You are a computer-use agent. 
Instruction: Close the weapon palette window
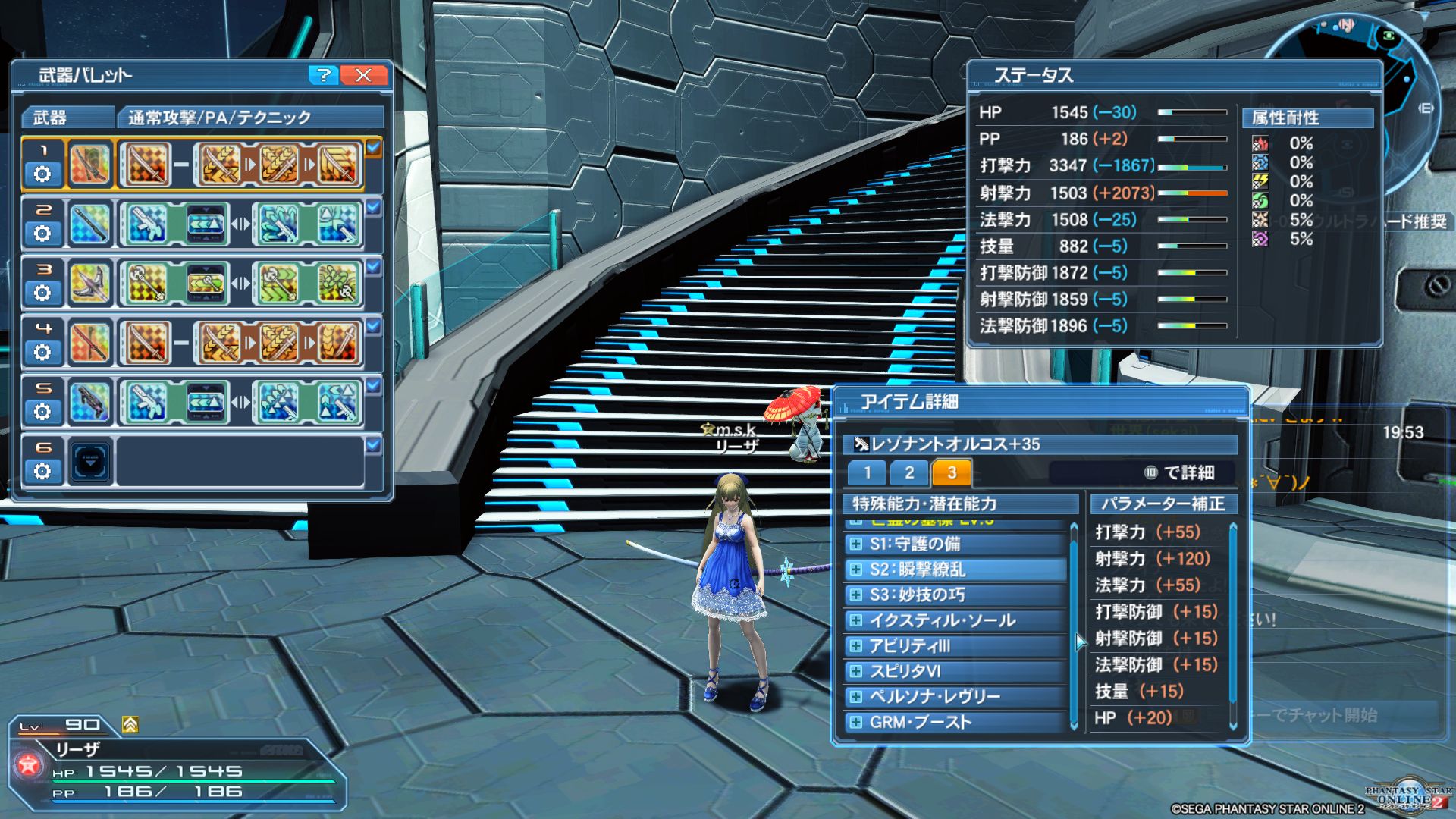point(363,75)
